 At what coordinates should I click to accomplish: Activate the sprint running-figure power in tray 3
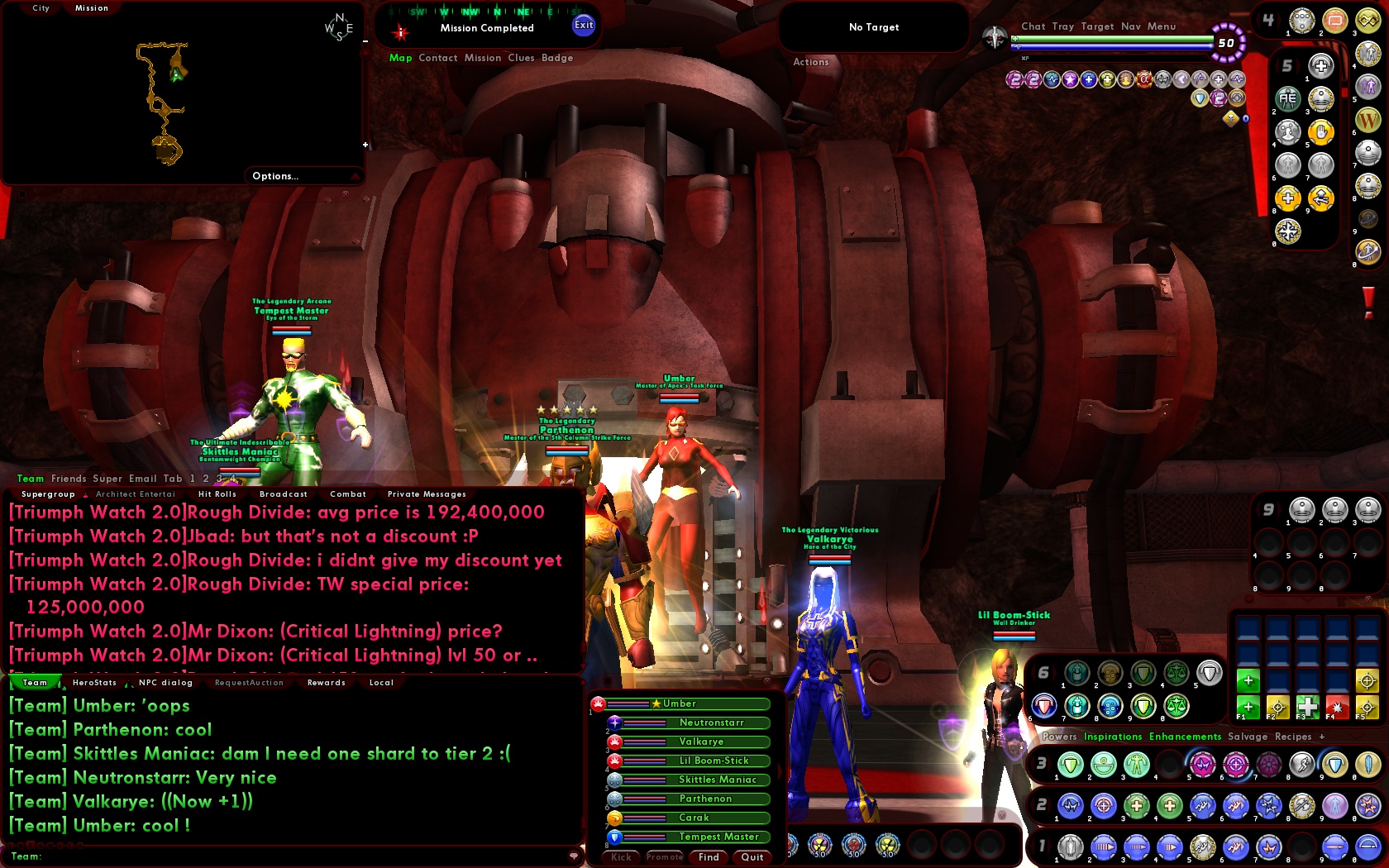click(x=1301, y=765)
